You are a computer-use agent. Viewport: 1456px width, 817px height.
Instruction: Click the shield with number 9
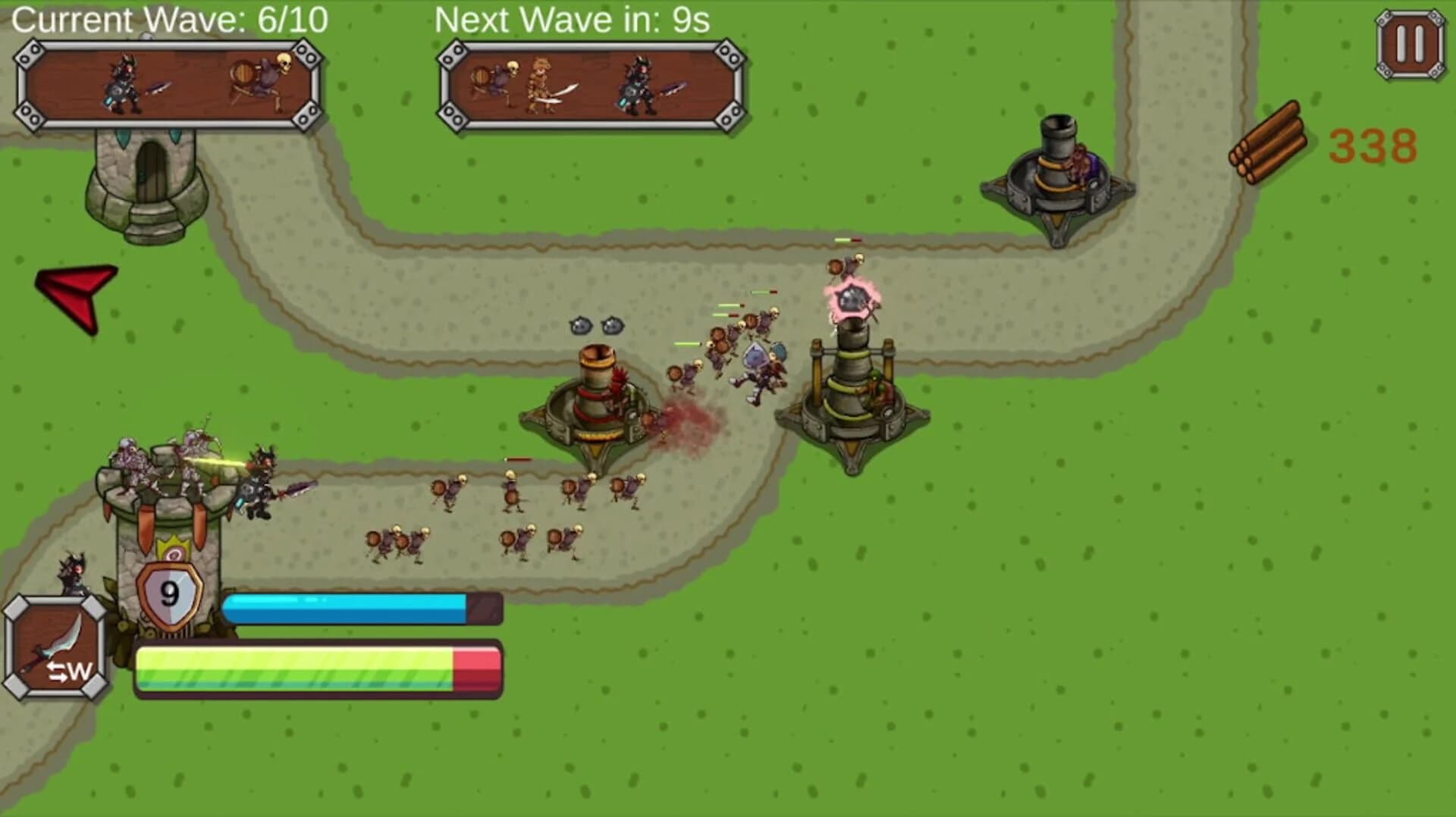click(168, 596)
